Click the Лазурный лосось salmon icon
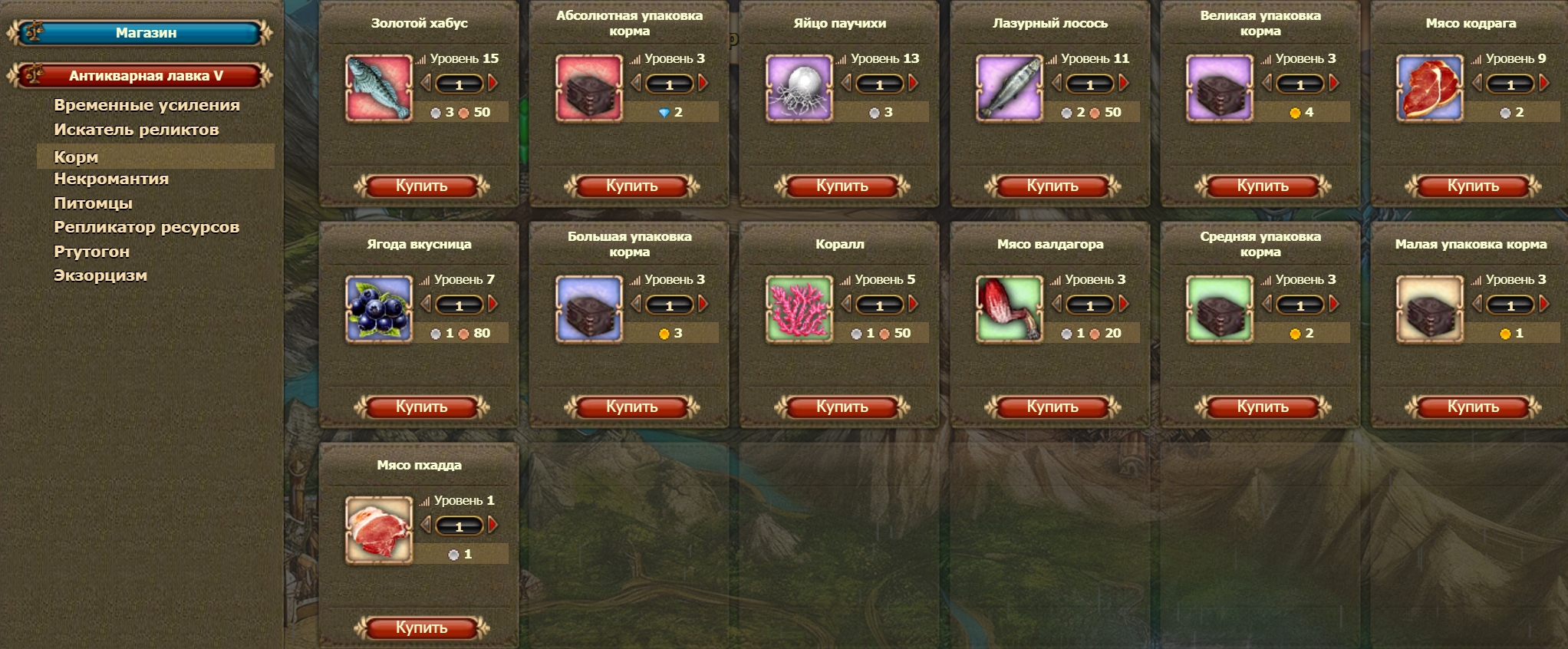1568x649 pixels. point(1010,86)
